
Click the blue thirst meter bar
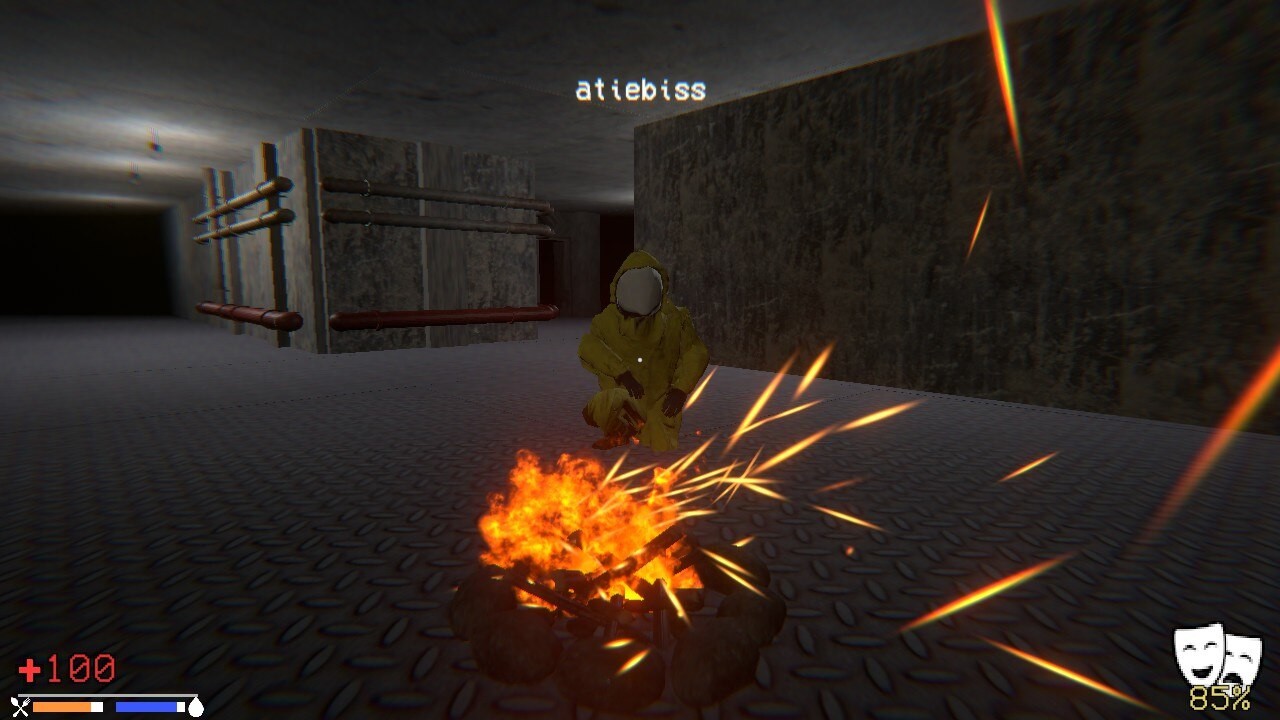pos(147,707)
